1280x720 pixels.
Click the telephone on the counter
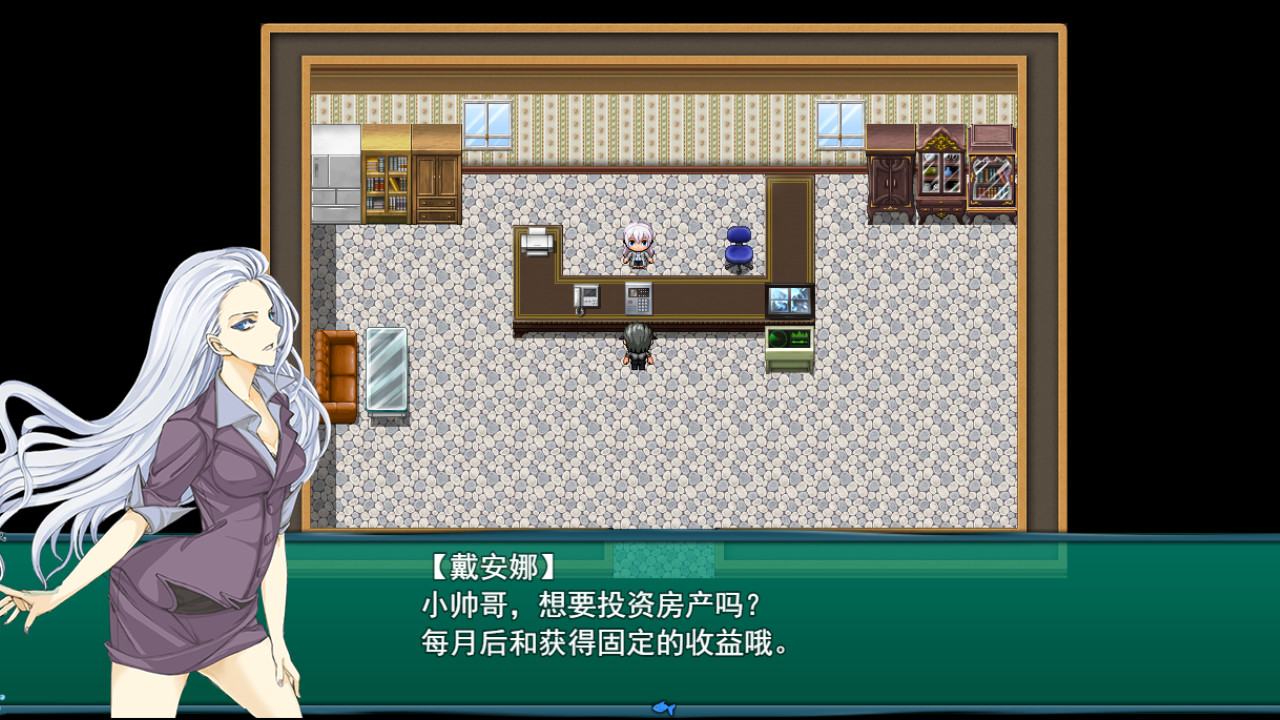point(586,298)
